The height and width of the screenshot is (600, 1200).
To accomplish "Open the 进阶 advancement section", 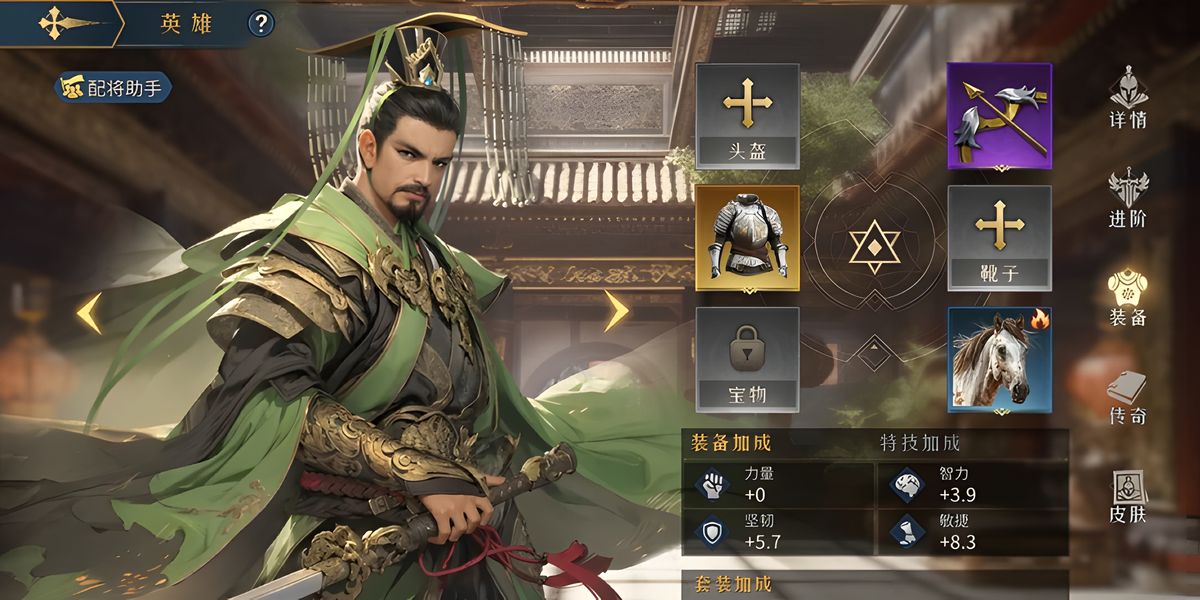I will click(x=1128, y=199).
